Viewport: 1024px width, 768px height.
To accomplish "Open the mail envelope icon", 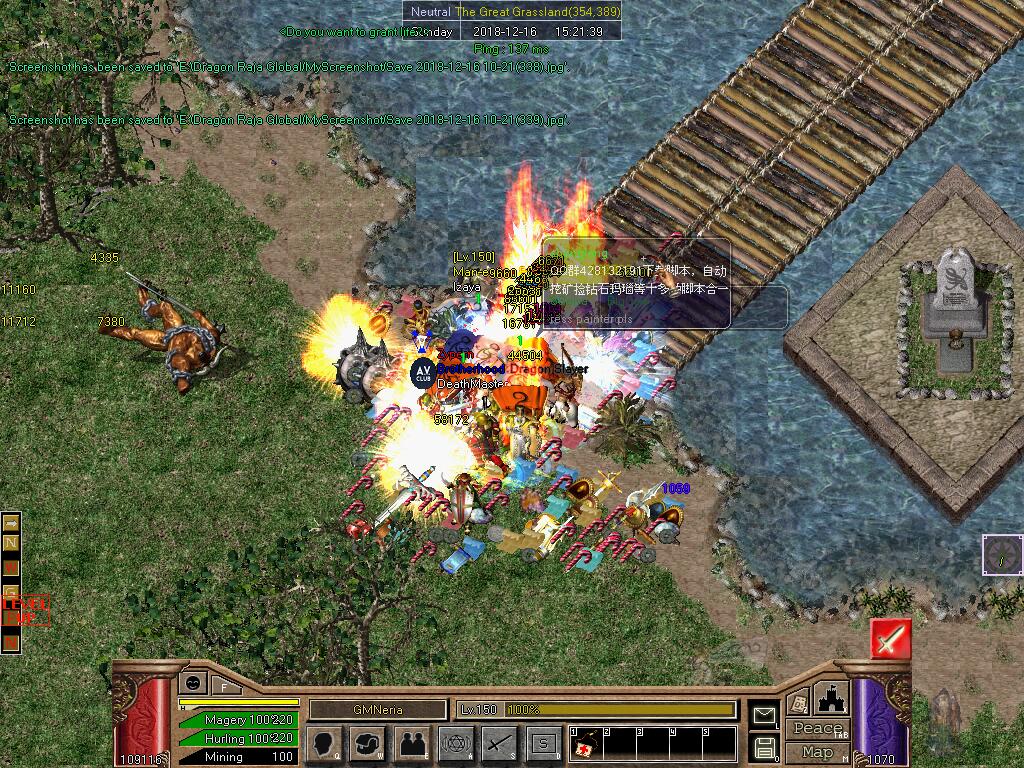I will pos(765,714).
